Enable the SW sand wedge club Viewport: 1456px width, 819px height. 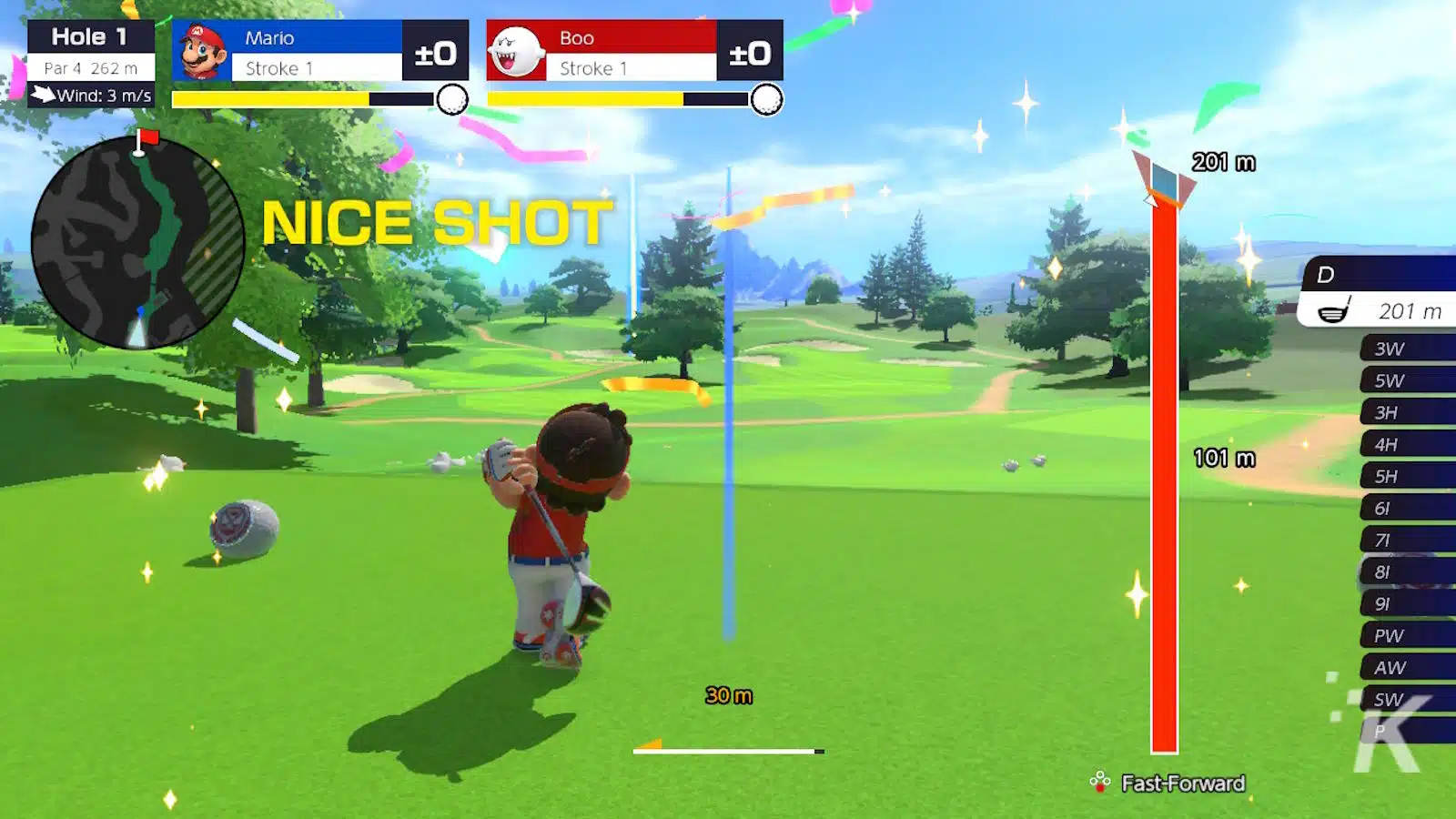(x=1392, y=700)
